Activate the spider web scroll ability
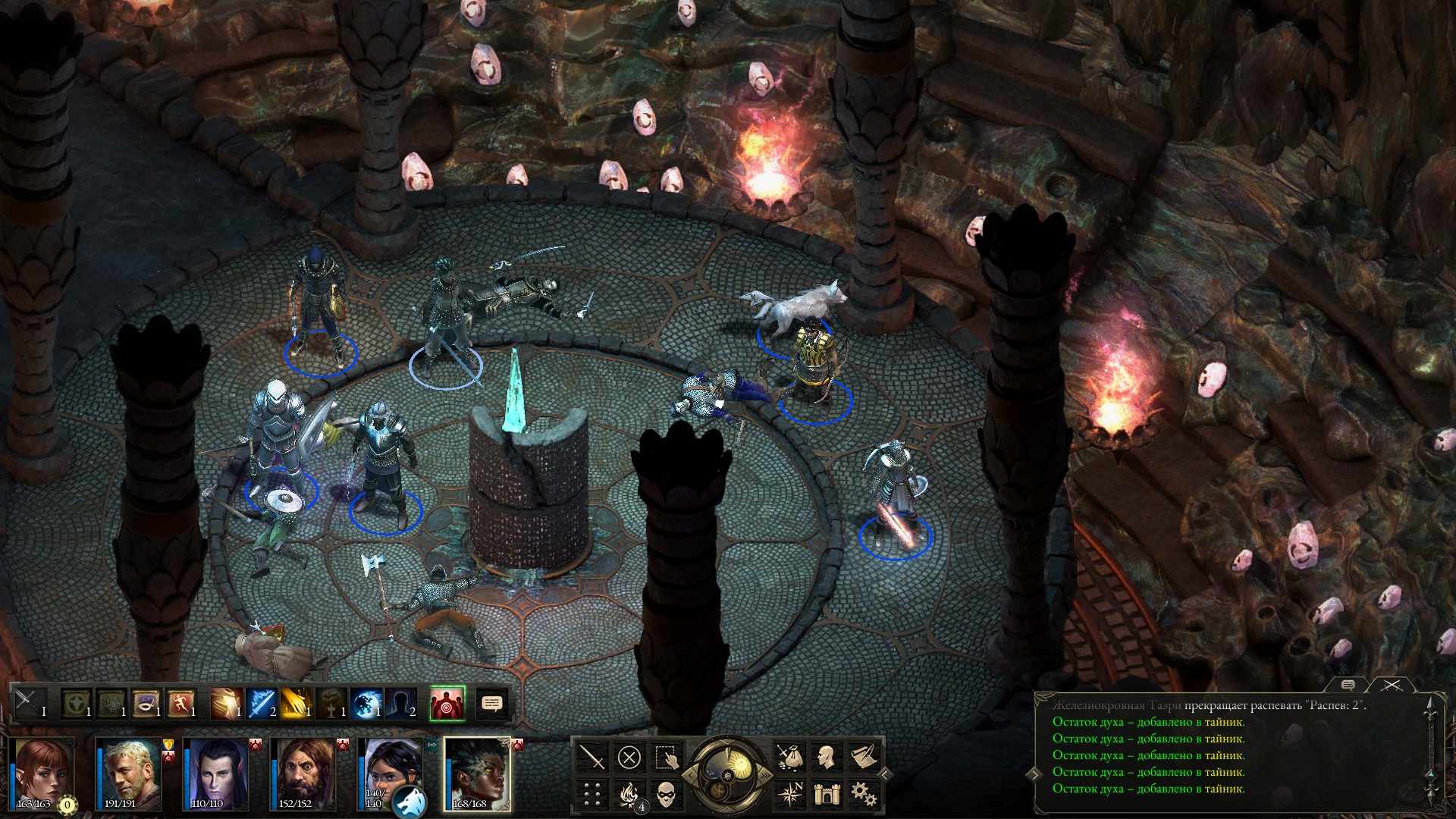 click(111, 703)
